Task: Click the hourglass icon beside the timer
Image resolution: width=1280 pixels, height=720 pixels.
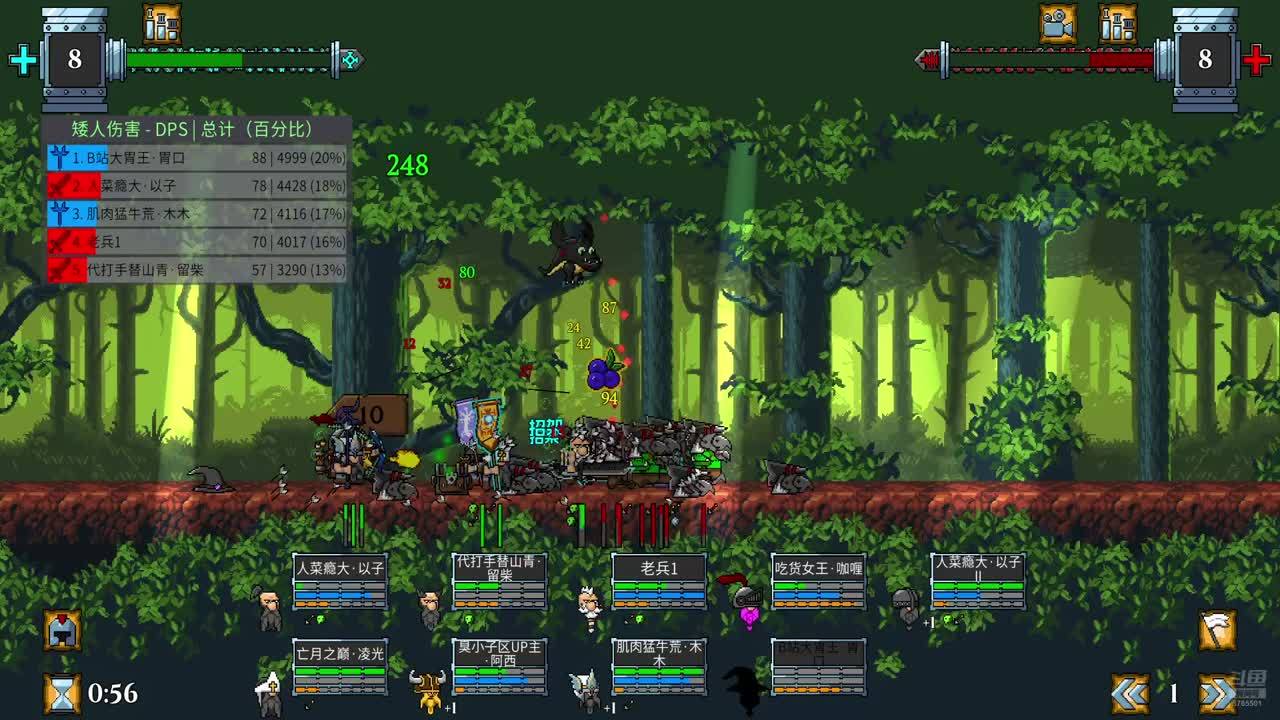Action: point(62,693)
